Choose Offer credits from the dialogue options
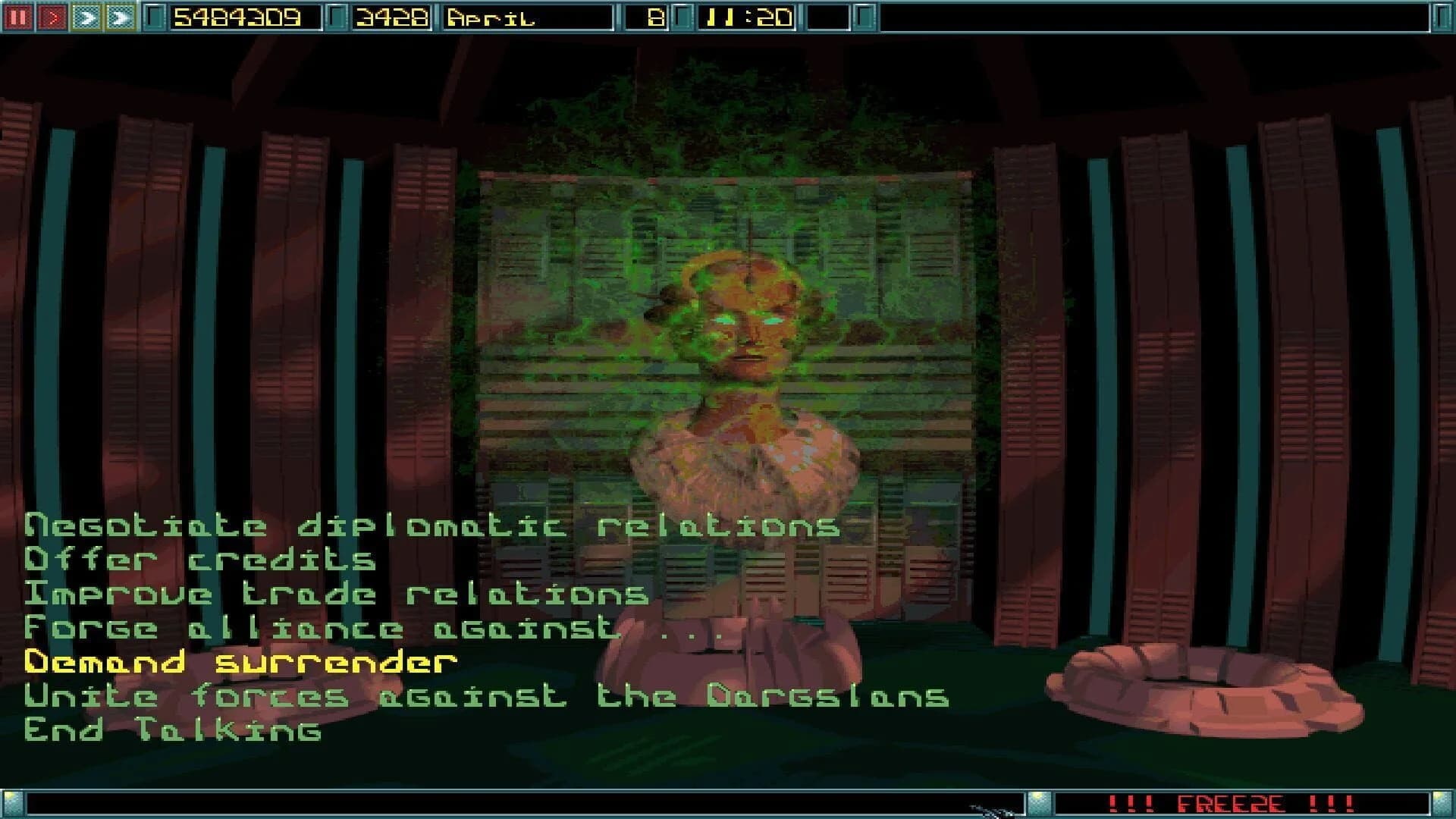Screen dimensions: 1456x819 (199, 559)
